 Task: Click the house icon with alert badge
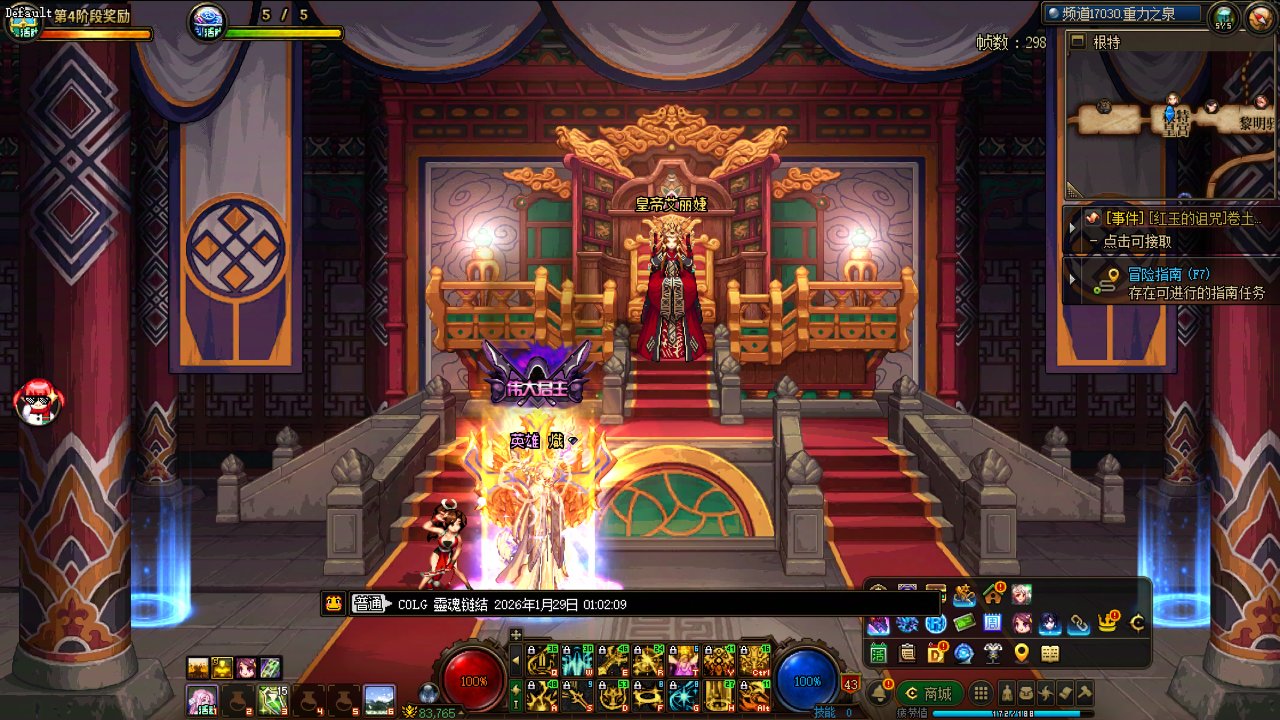(x=993, y=595)
